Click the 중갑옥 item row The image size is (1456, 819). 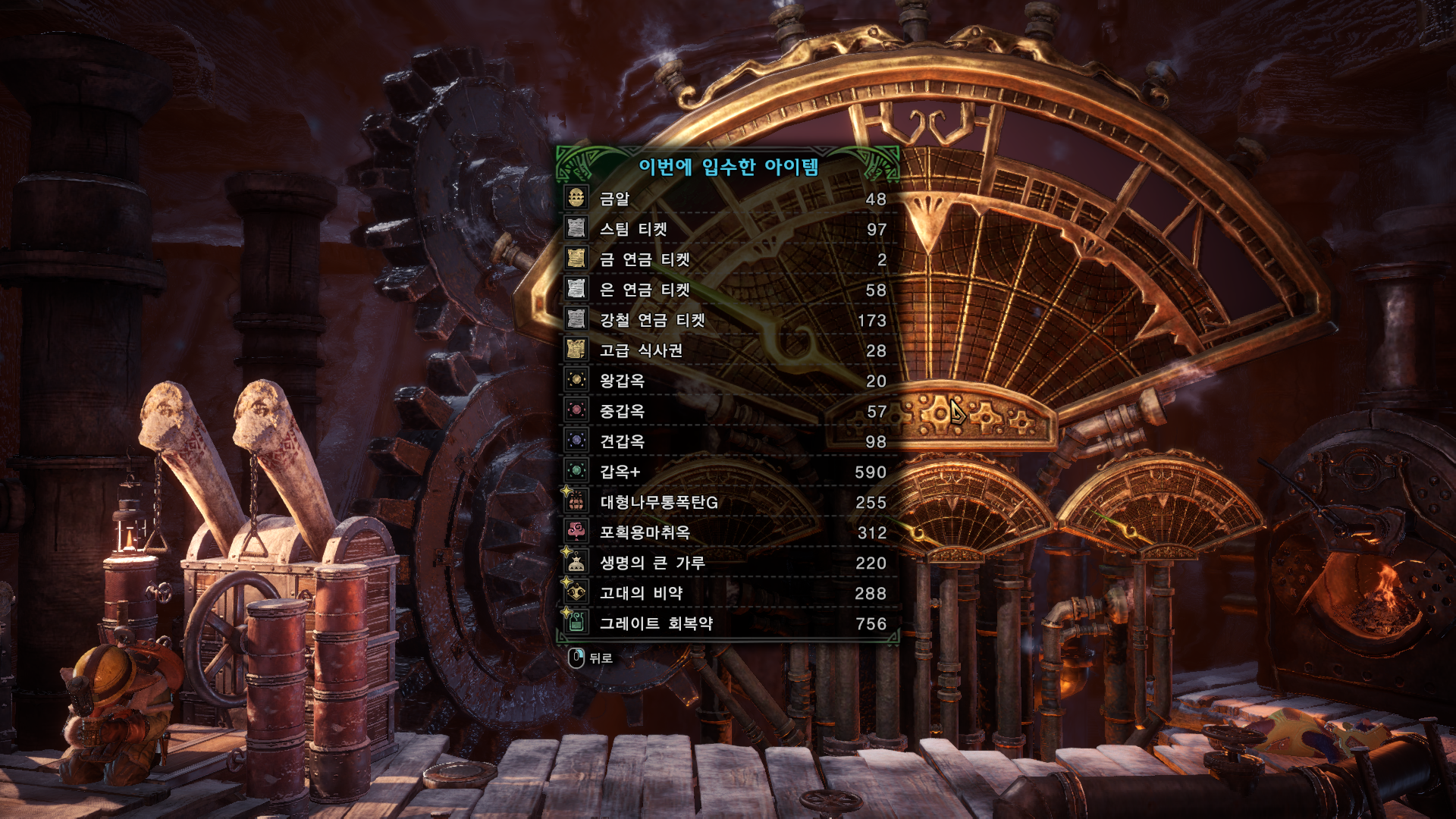pos(728,411)
